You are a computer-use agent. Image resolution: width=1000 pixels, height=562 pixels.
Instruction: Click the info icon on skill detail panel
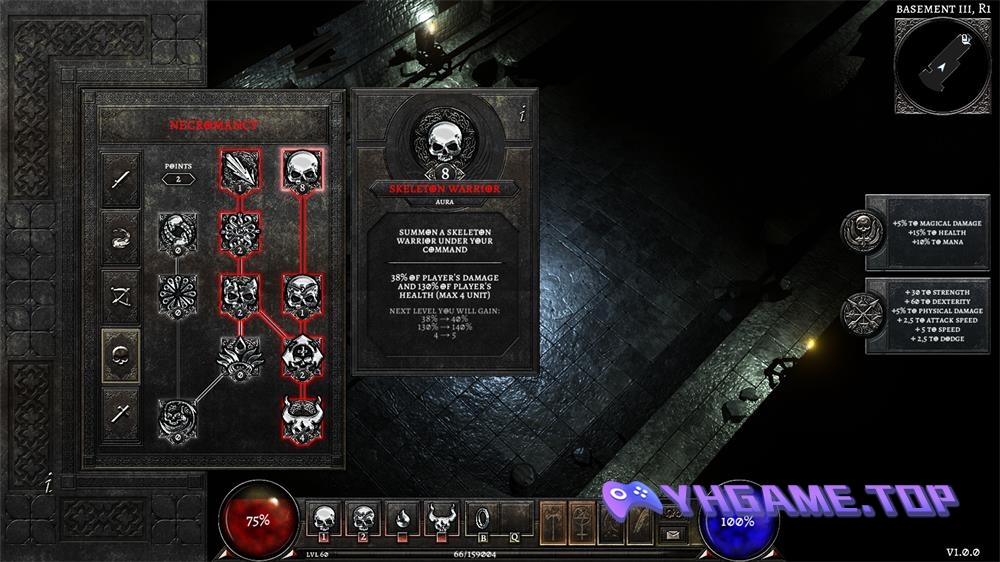(522, 113)
